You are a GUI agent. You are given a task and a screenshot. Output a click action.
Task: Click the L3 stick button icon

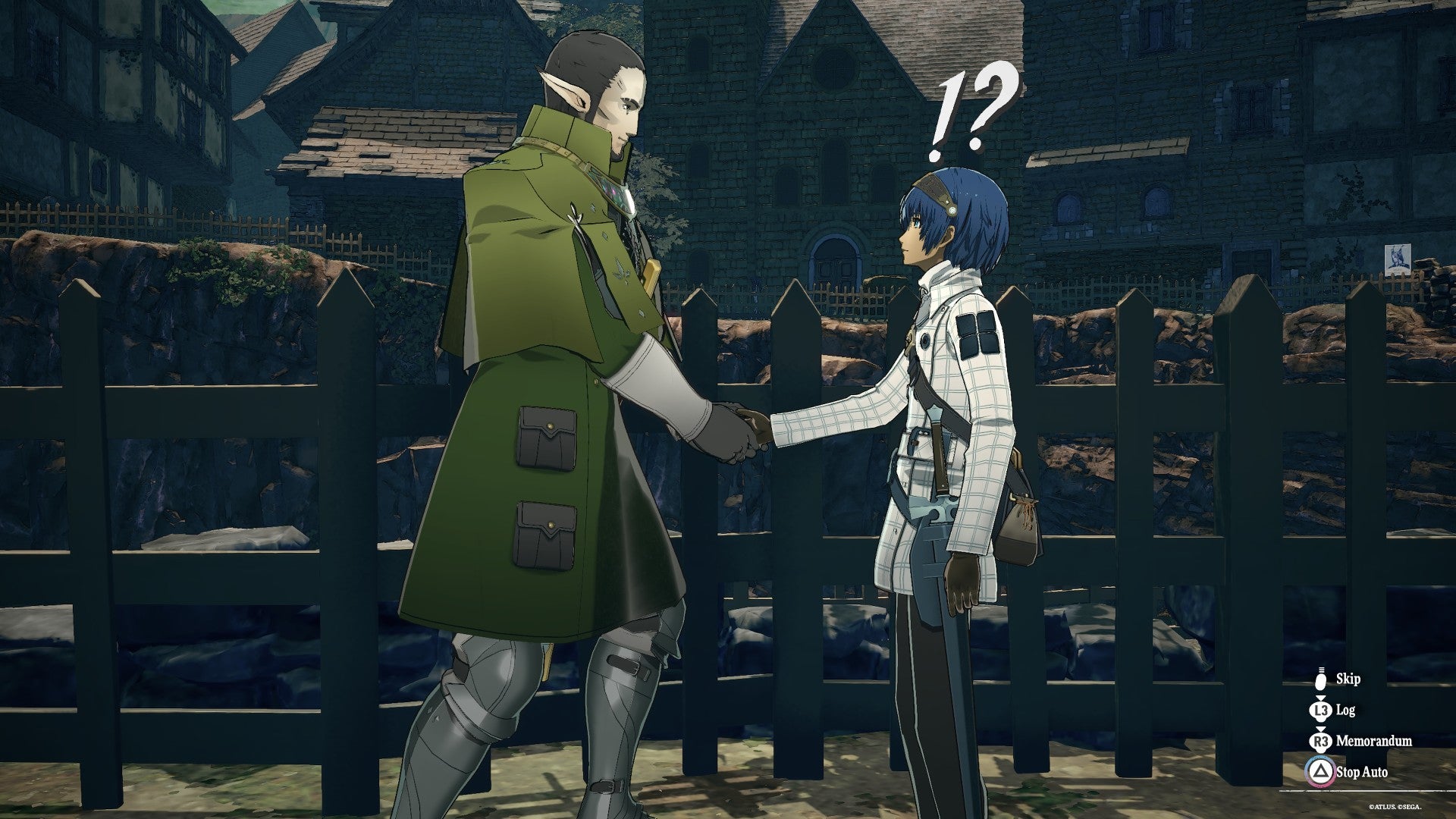pyautogui.click(x=1319, y=711)
